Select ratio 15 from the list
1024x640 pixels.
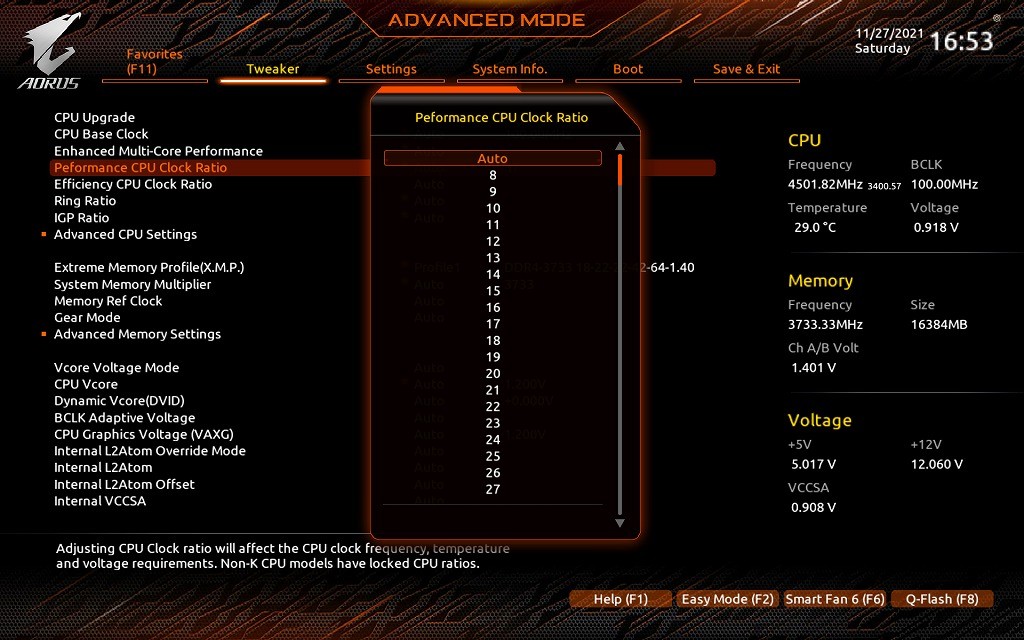pyautogui.click(x=493, y=291)
